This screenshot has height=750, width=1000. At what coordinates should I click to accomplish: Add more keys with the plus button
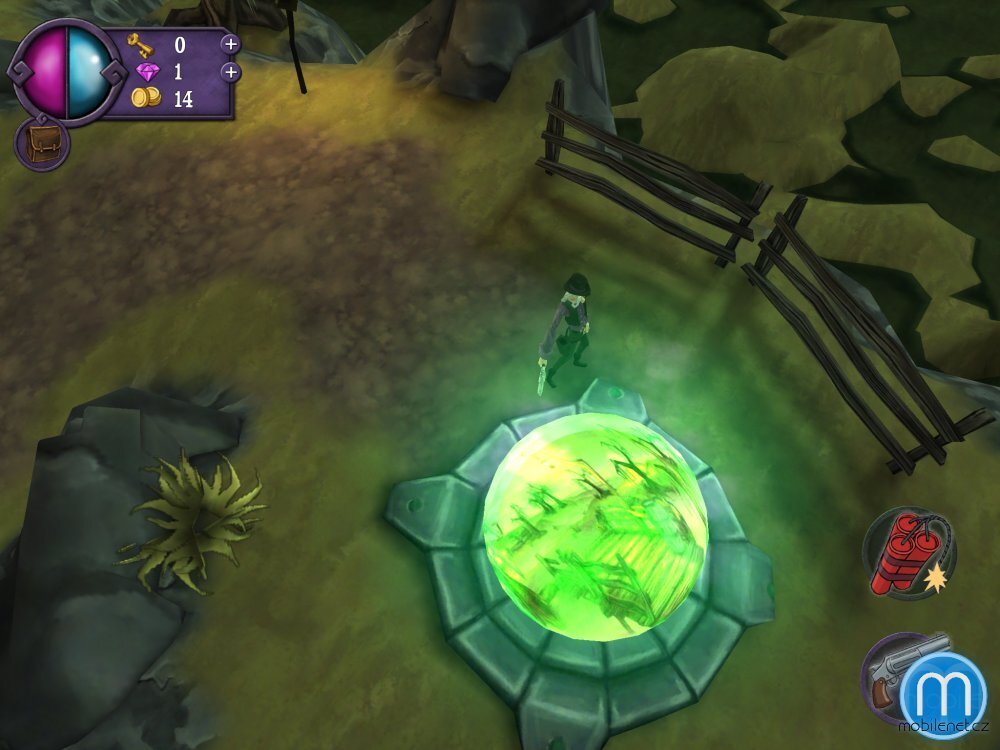pos(230,44)
